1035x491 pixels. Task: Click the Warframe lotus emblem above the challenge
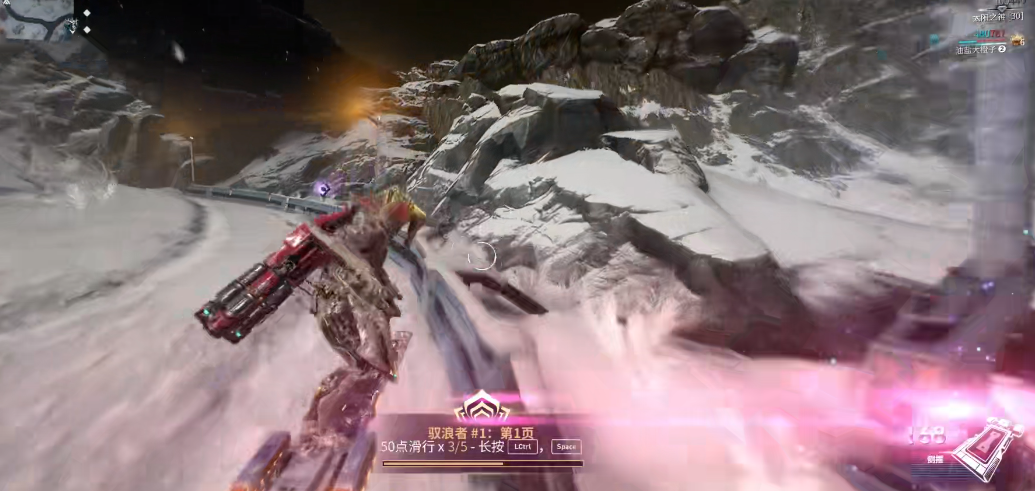point(483,407)
